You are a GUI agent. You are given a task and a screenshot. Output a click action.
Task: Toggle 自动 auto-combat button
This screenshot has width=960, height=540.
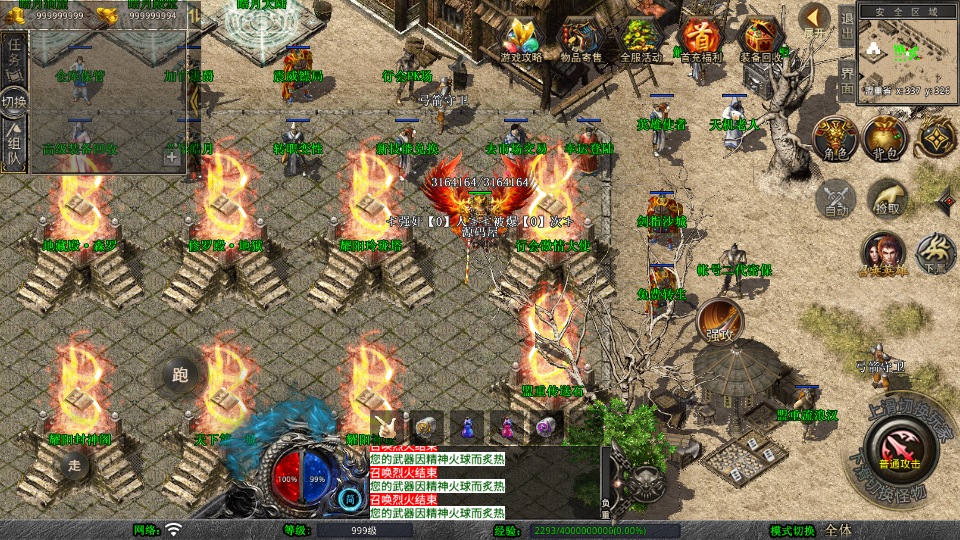click(834, 198)
